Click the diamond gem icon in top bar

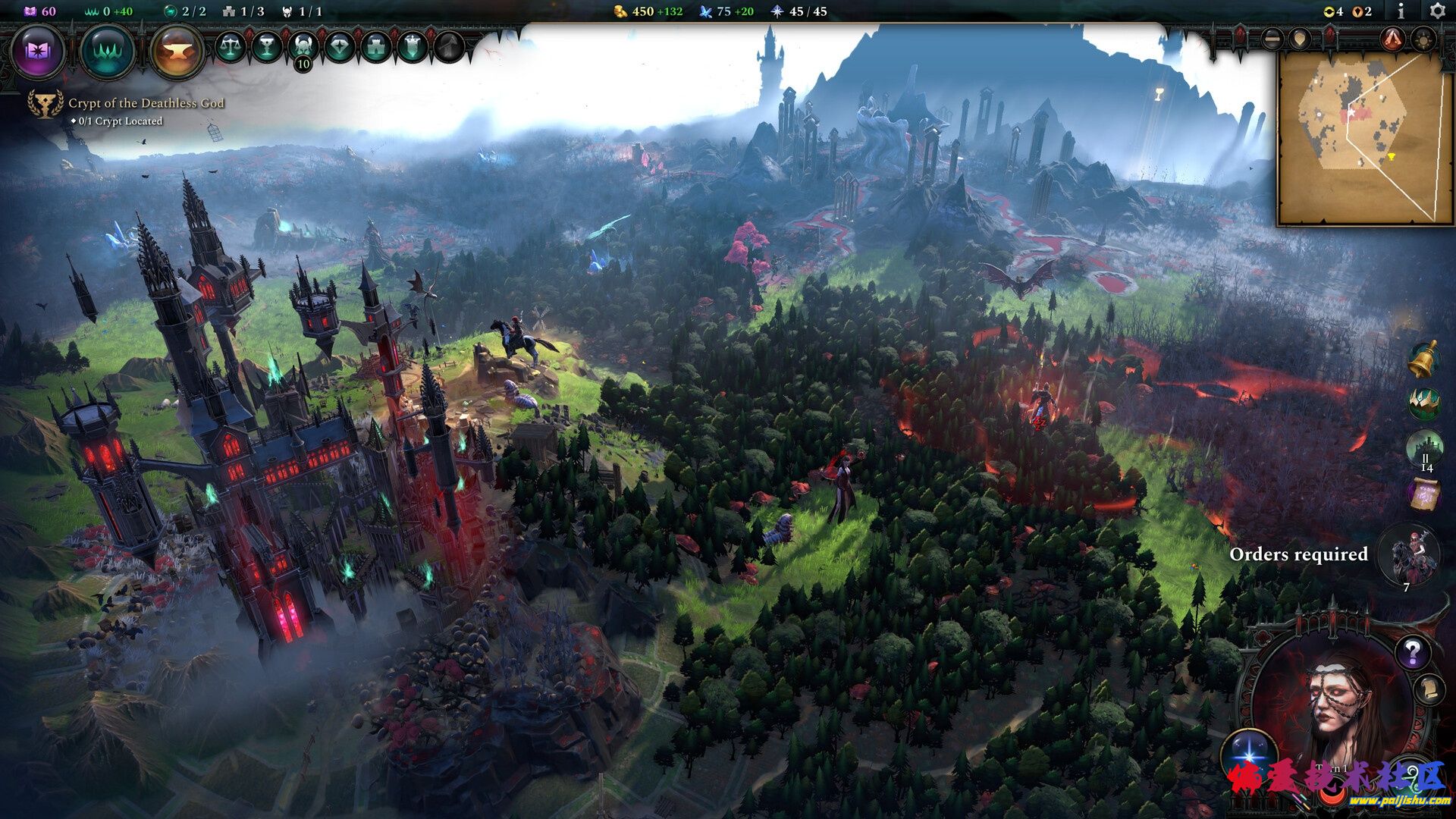coord(340,48)
